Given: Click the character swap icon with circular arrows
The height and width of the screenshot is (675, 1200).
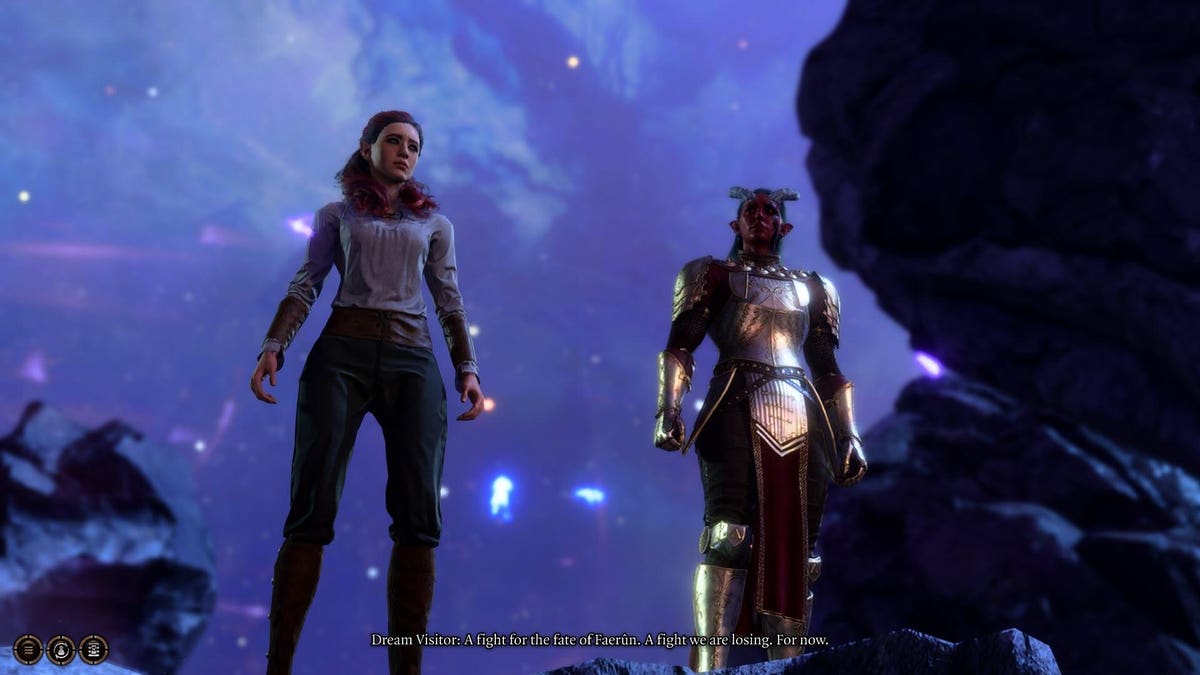Looking at the screenshot, I should point(61,650).
